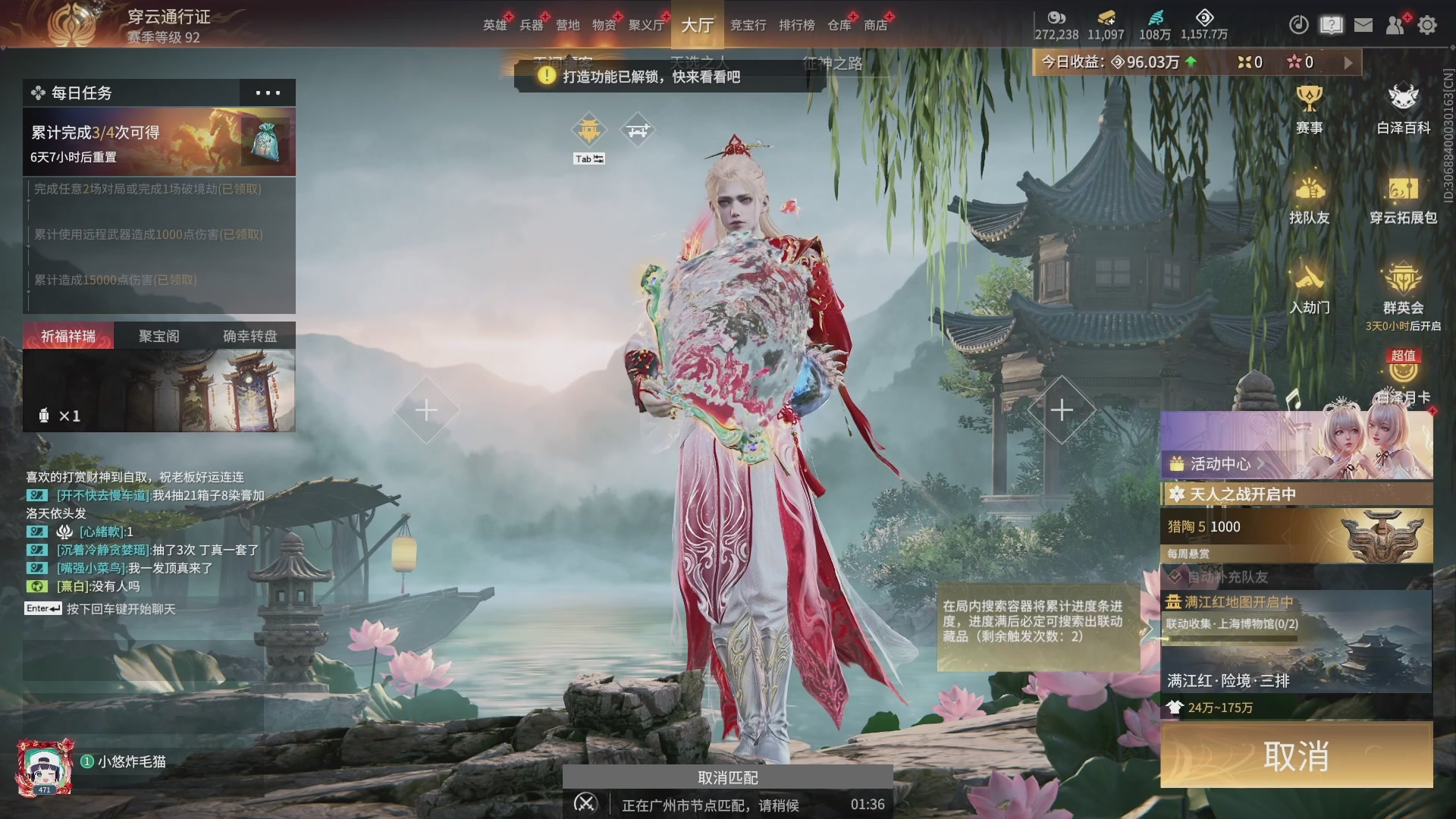The width and height of the screenshot is (1456, 819).
Task: Open the settings gear menu
Action: click(x=1428, y=25)
